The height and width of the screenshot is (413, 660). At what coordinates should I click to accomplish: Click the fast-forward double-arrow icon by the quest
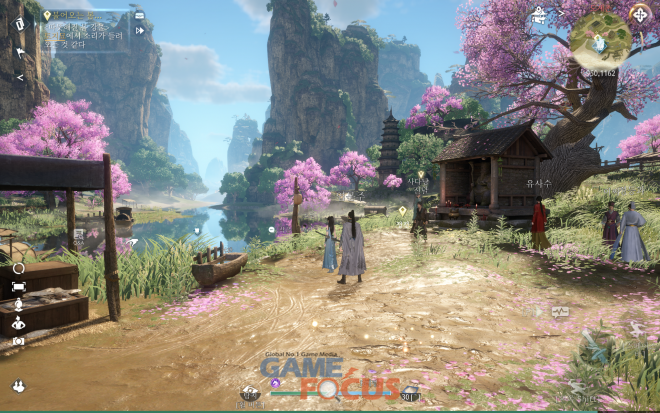coord(140,31)
